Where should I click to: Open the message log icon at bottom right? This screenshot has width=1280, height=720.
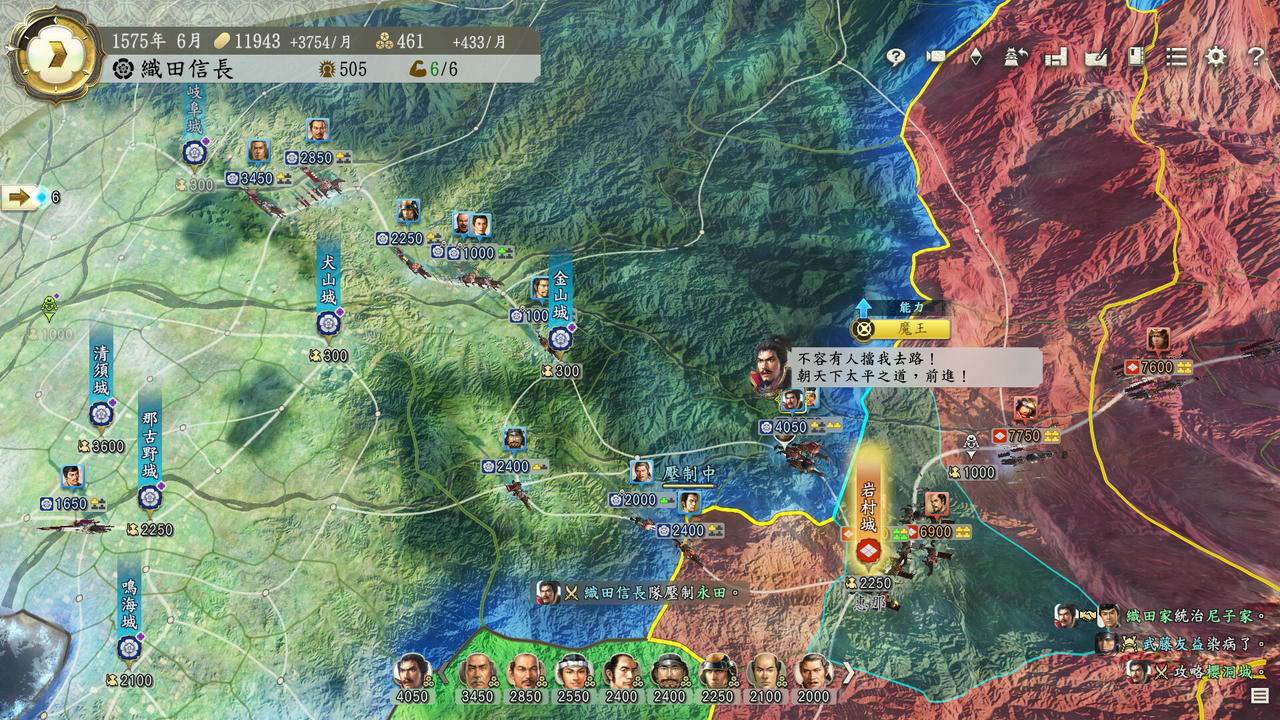tap(1259, 695)
